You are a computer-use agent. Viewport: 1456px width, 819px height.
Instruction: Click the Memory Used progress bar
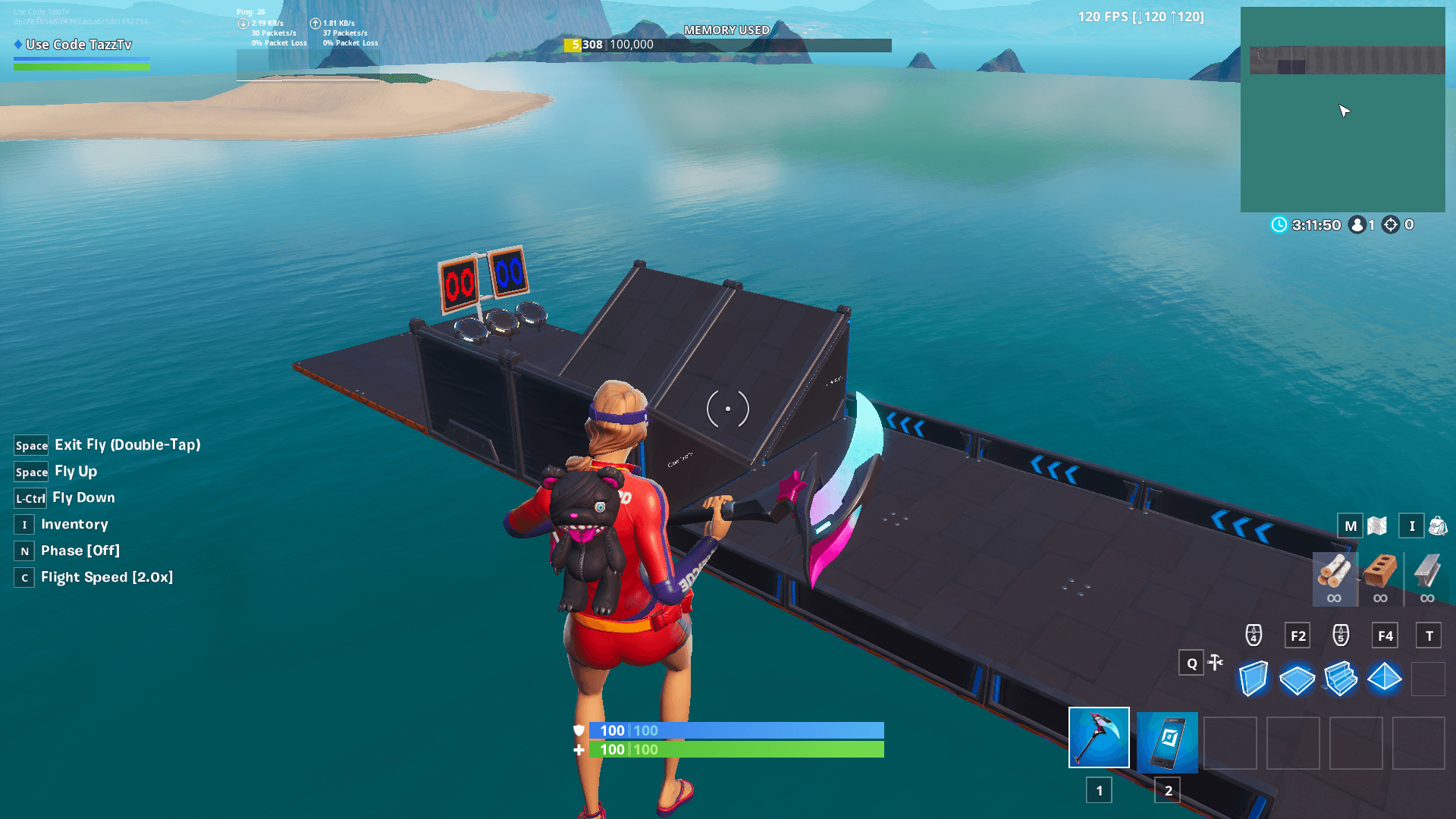point(726,45)
